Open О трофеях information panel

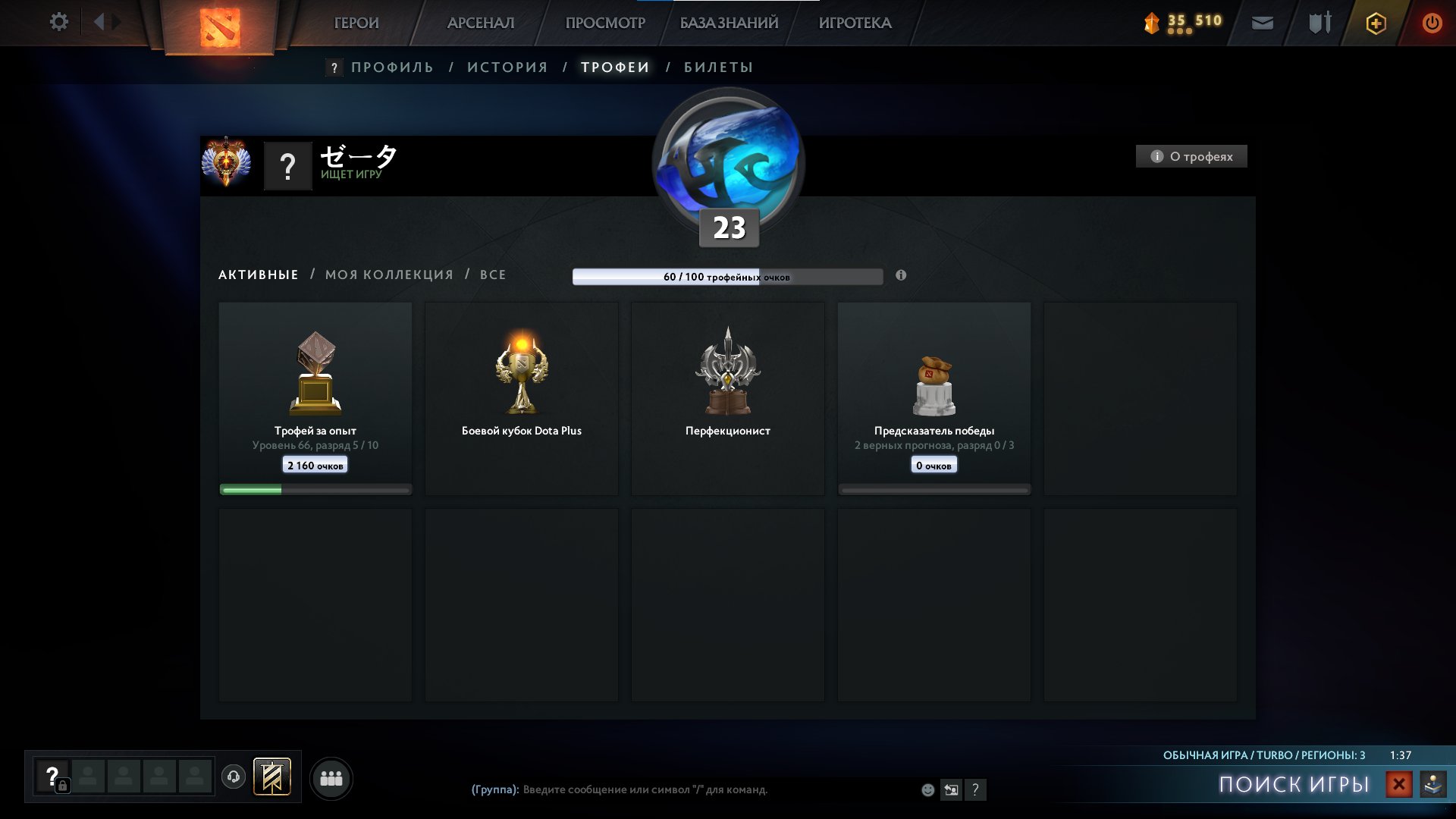click(x=1191, y=157)
